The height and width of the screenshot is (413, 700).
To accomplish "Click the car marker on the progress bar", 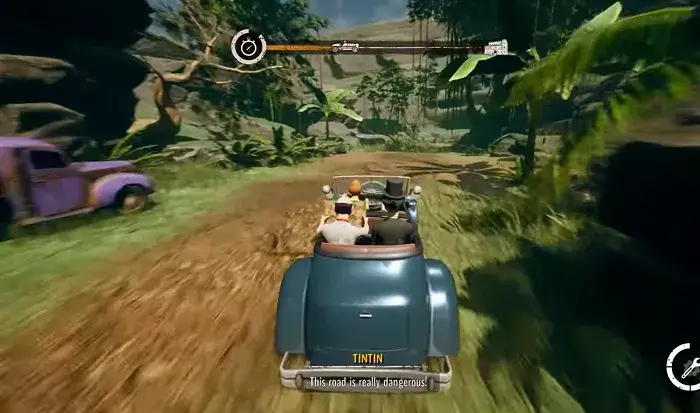I will [346, 47].
